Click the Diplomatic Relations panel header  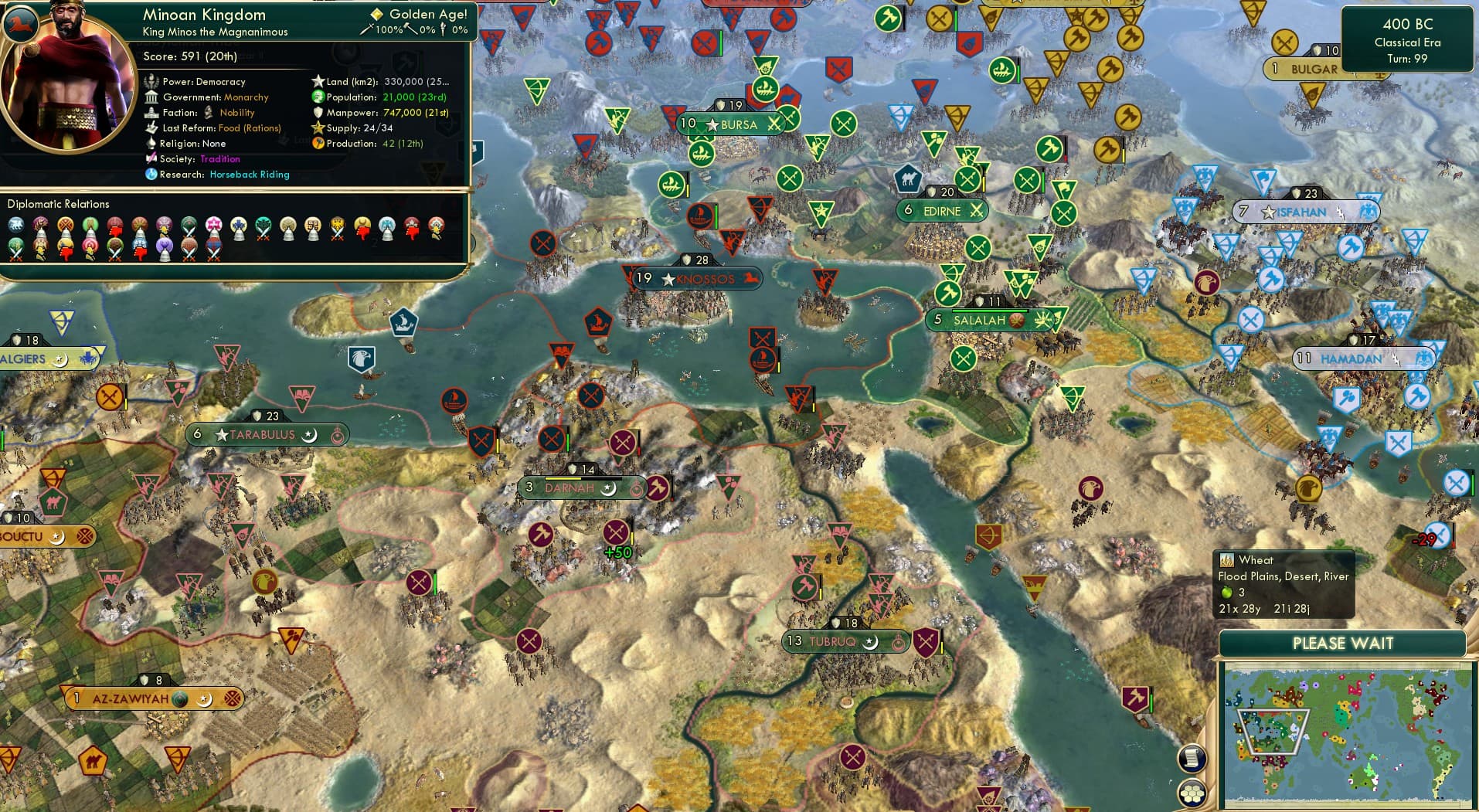59,204
